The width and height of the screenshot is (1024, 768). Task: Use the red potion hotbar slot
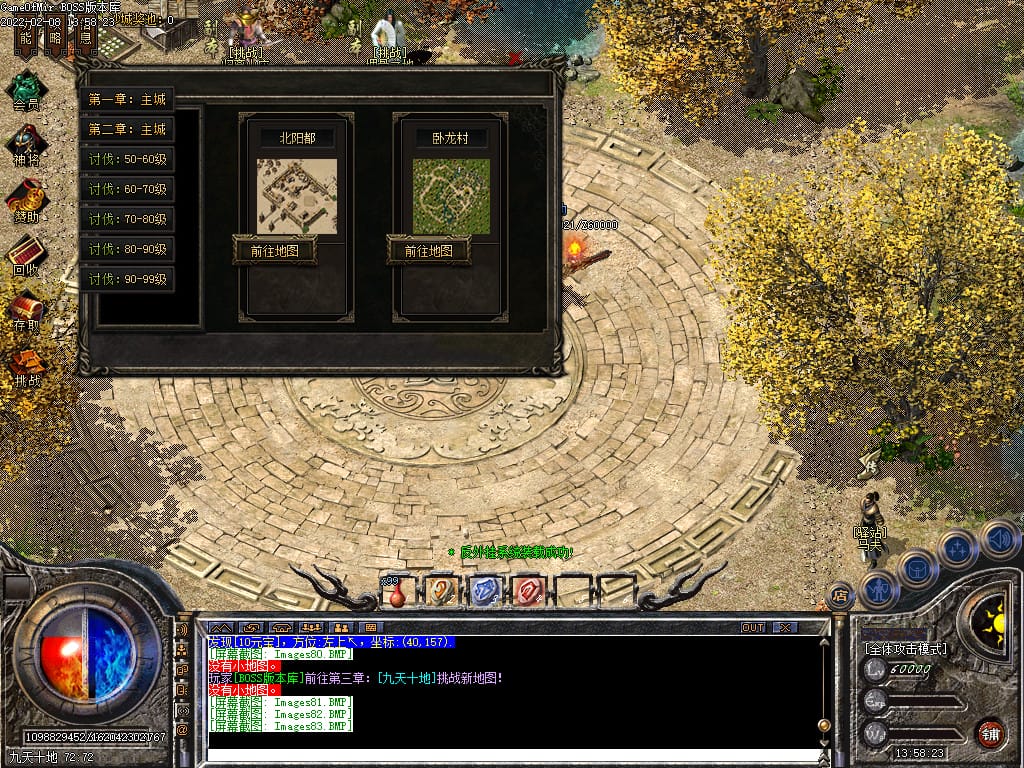click(398, 593)
